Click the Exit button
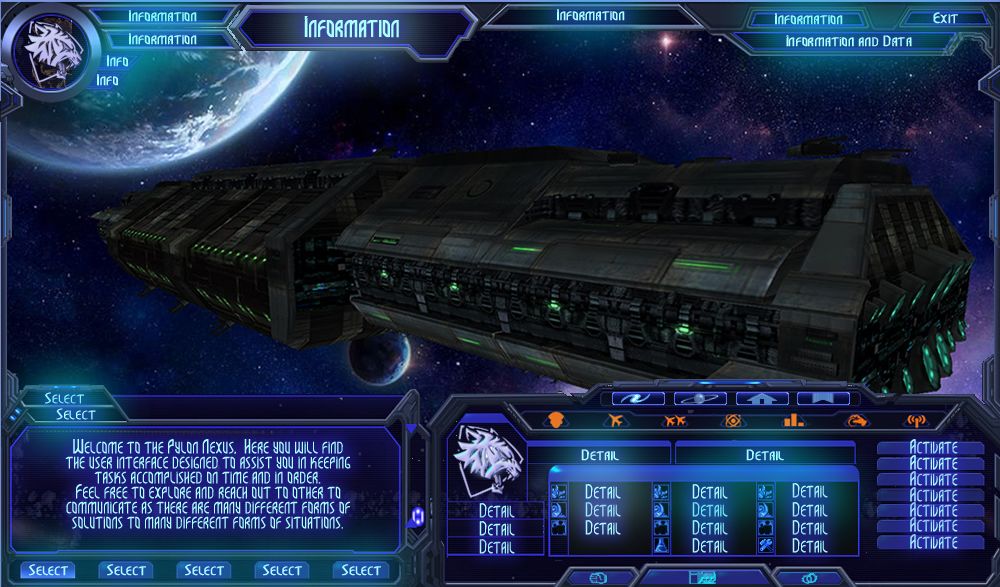 944,18
